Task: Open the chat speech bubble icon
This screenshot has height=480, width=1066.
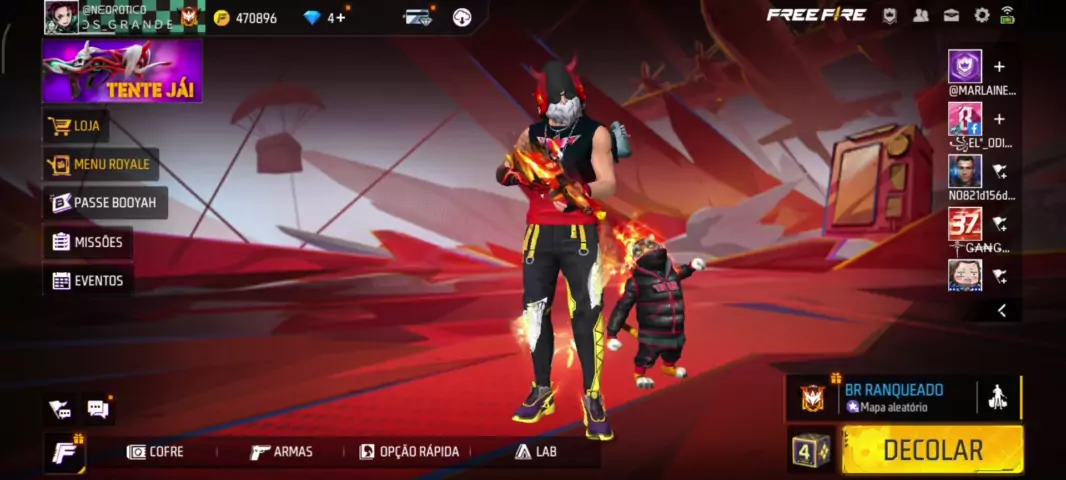Action: (98, 408)
